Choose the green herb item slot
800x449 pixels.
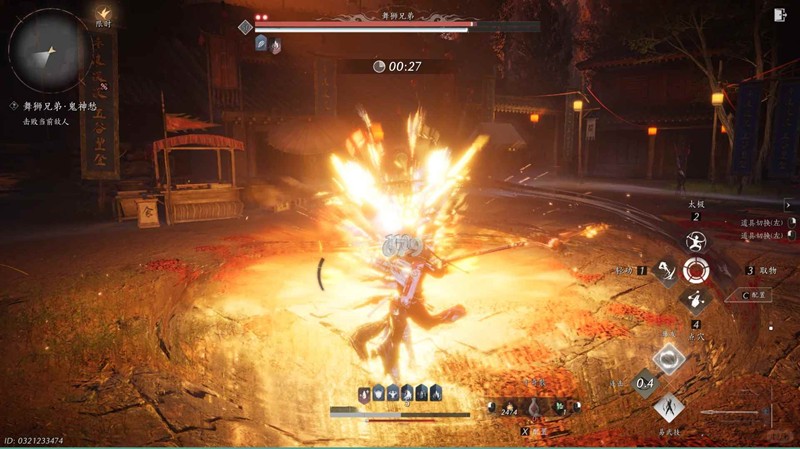(562, 408)
